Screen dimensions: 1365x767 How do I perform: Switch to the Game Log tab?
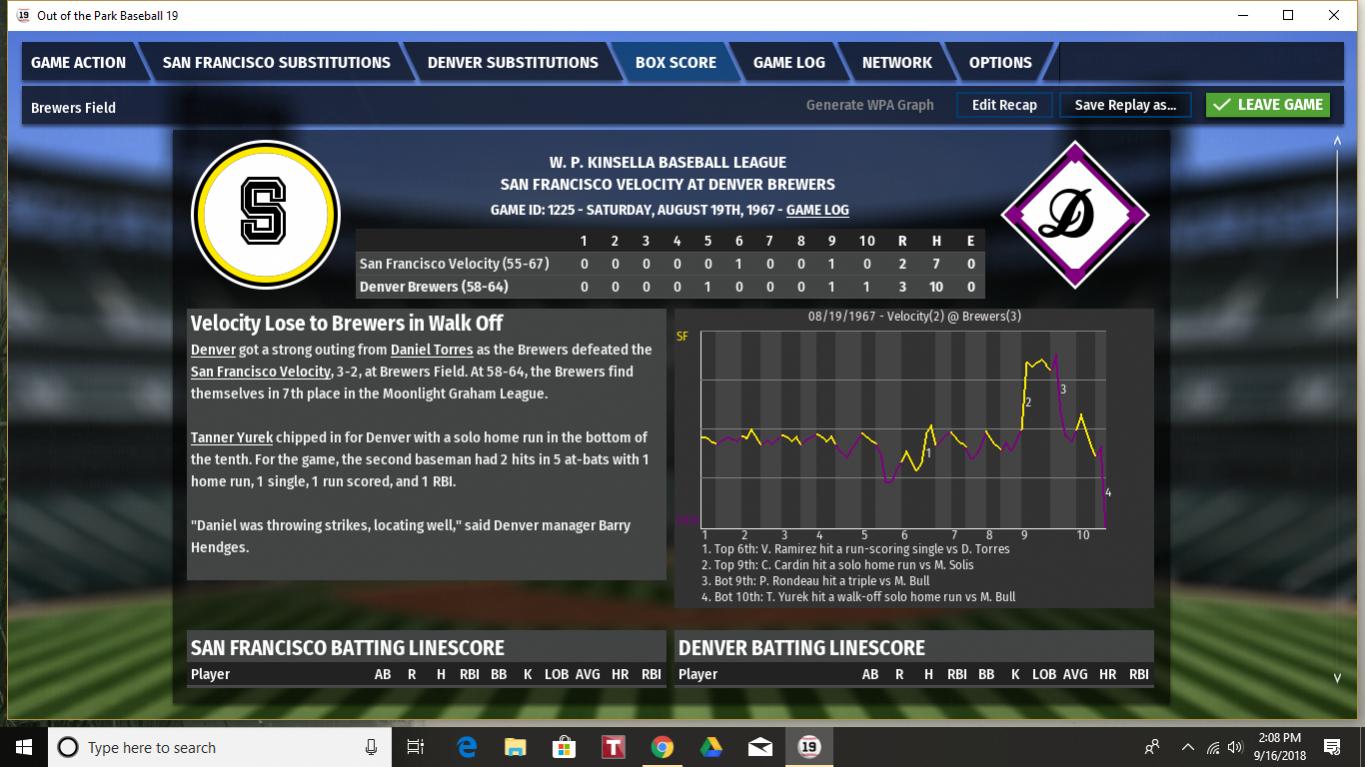(789, 62)
